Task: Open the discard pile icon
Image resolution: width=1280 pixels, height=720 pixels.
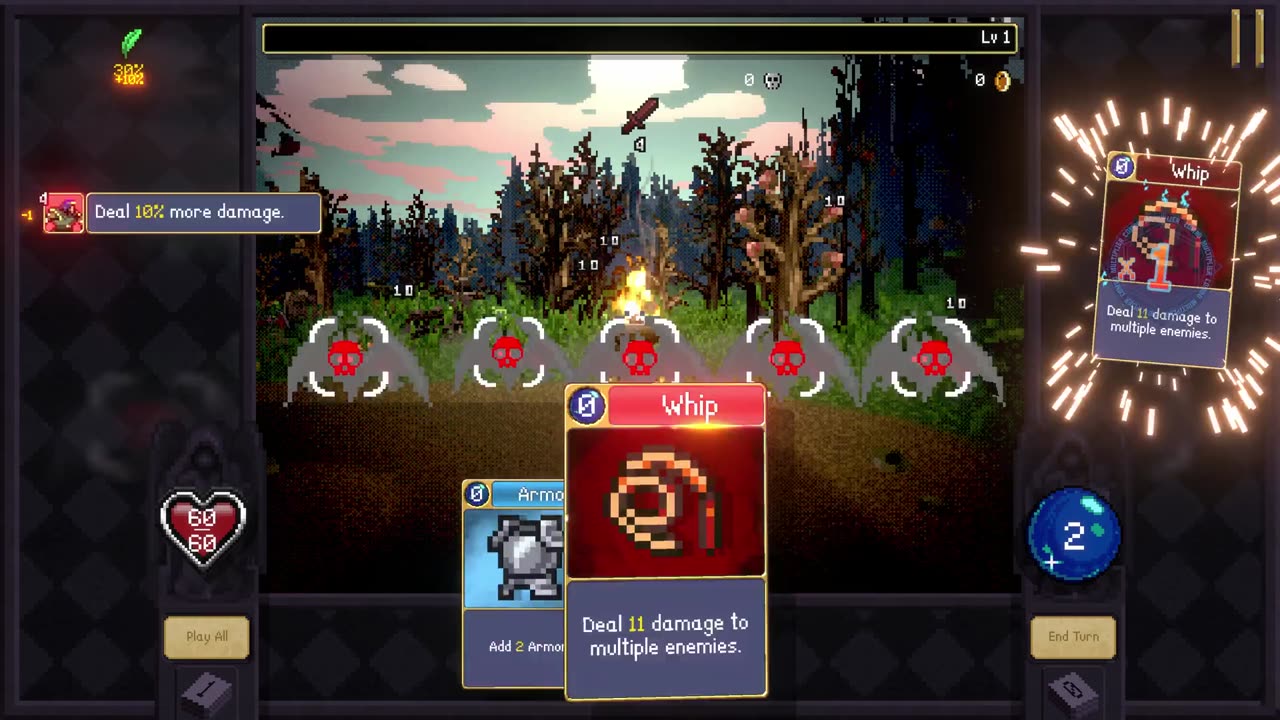Action: coord(1073,692)
